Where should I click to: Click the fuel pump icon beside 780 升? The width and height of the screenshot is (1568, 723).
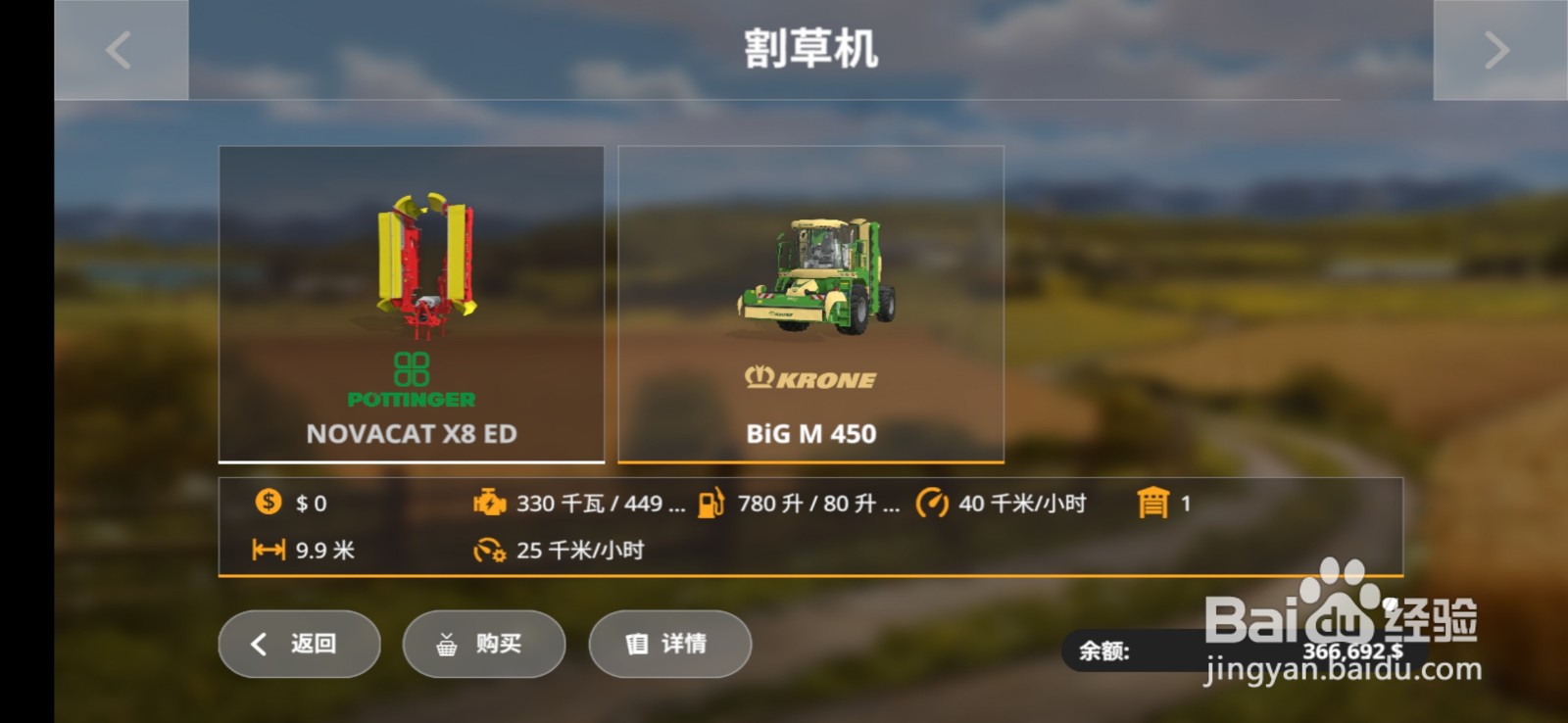click(712, 504)
